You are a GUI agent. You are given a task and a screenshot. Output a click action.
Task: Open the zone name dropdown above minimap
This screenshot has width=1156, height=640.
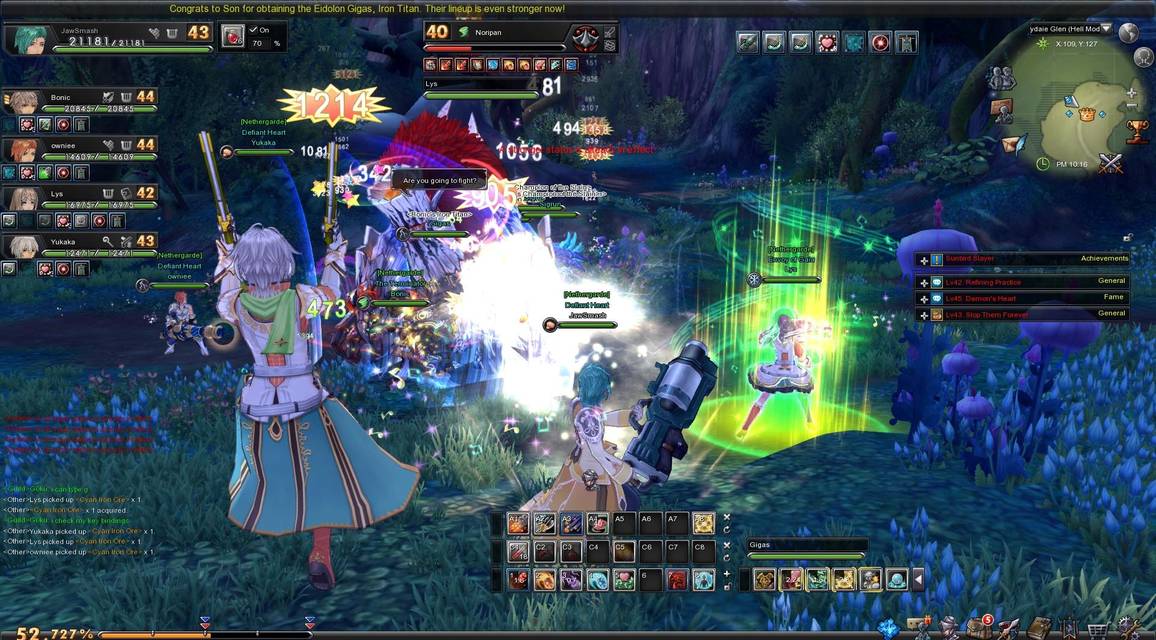tap(1107, 29)
